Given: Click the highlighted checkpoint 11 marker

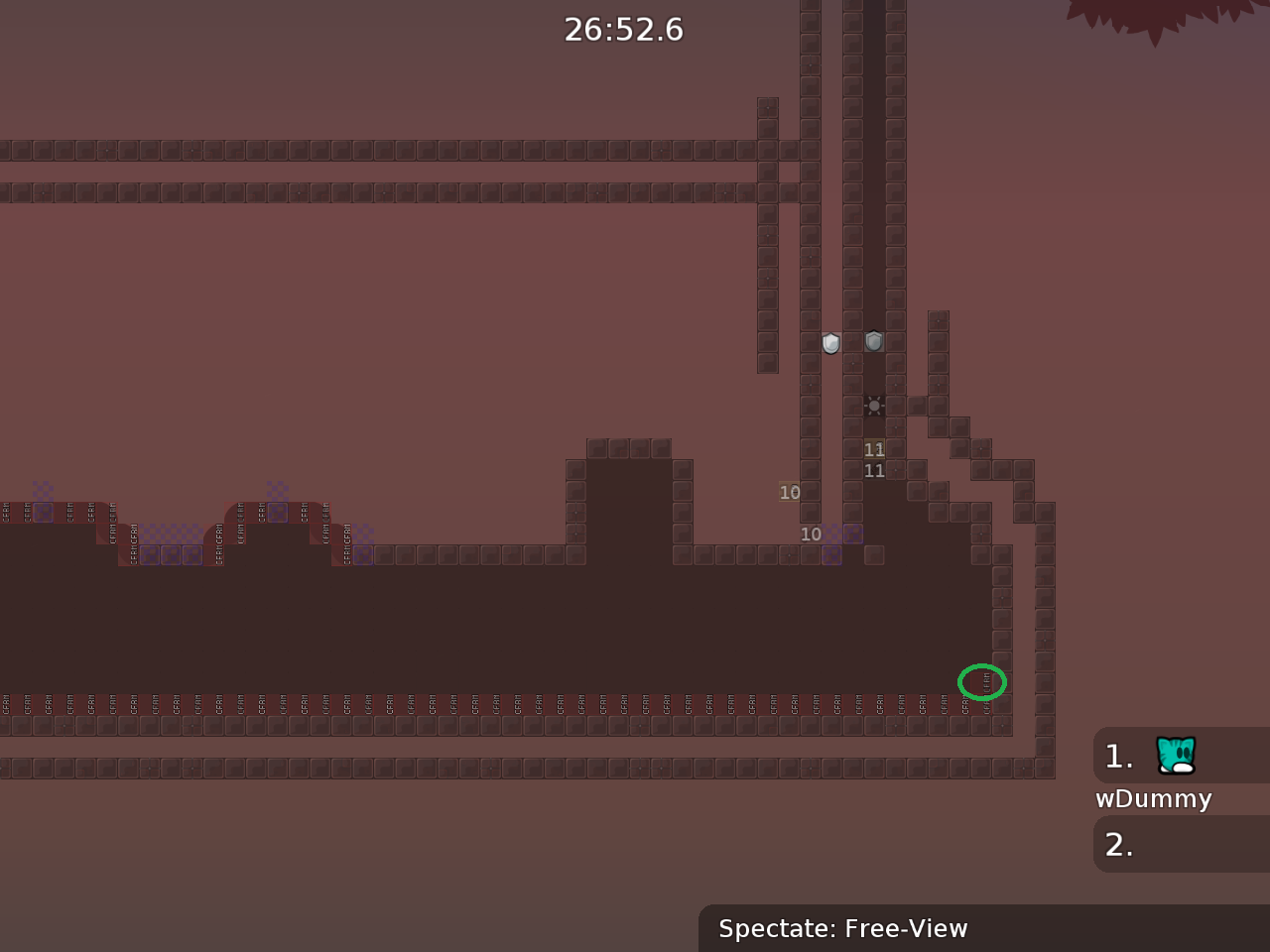Looking at the screenshot, I should [874, 449].
